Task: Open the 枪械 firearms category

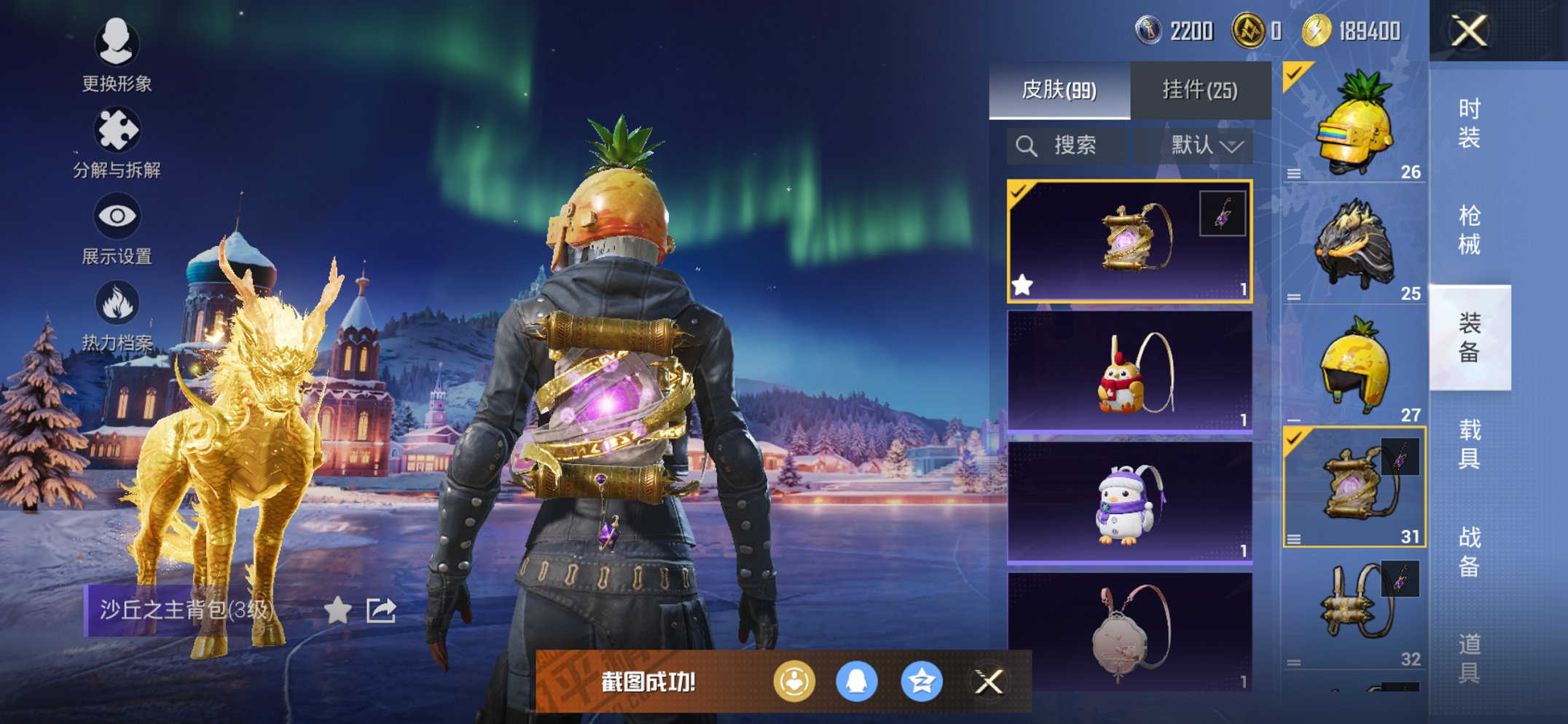Action: tap(1469, 230)
